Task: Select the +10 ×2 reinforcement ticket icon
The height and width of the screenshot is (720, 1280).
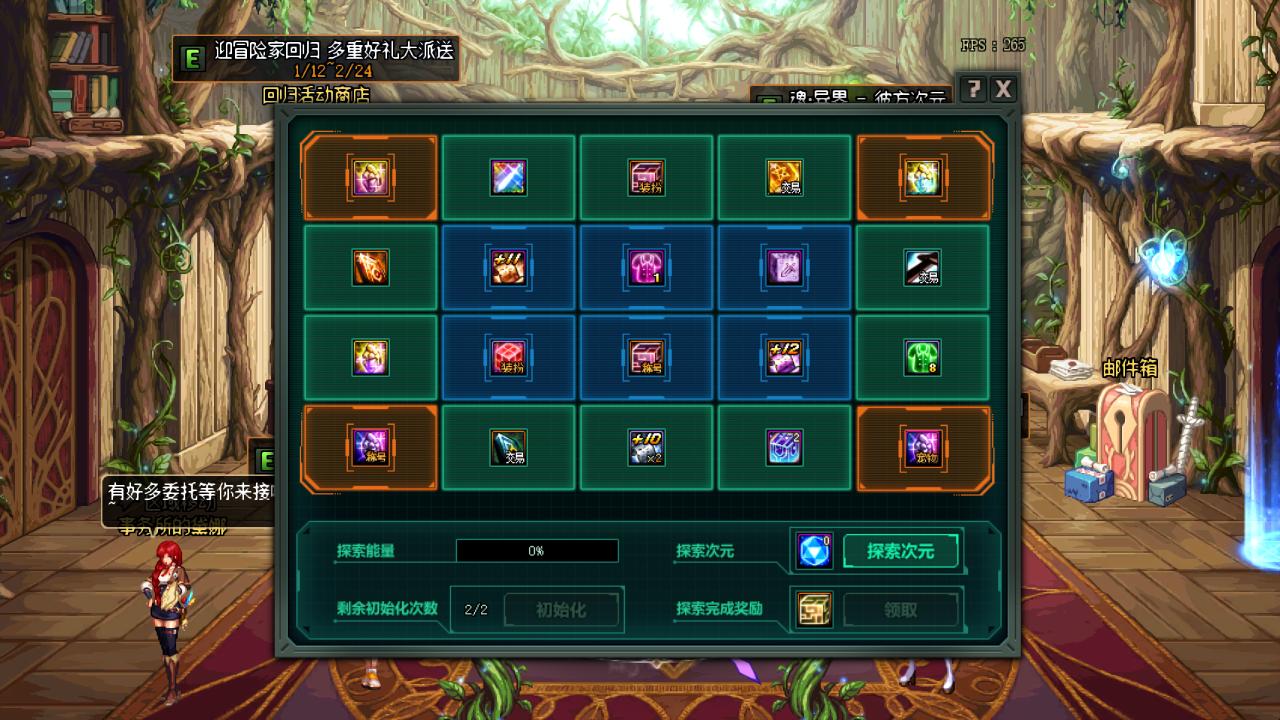Action: click(x=646, y=448)
